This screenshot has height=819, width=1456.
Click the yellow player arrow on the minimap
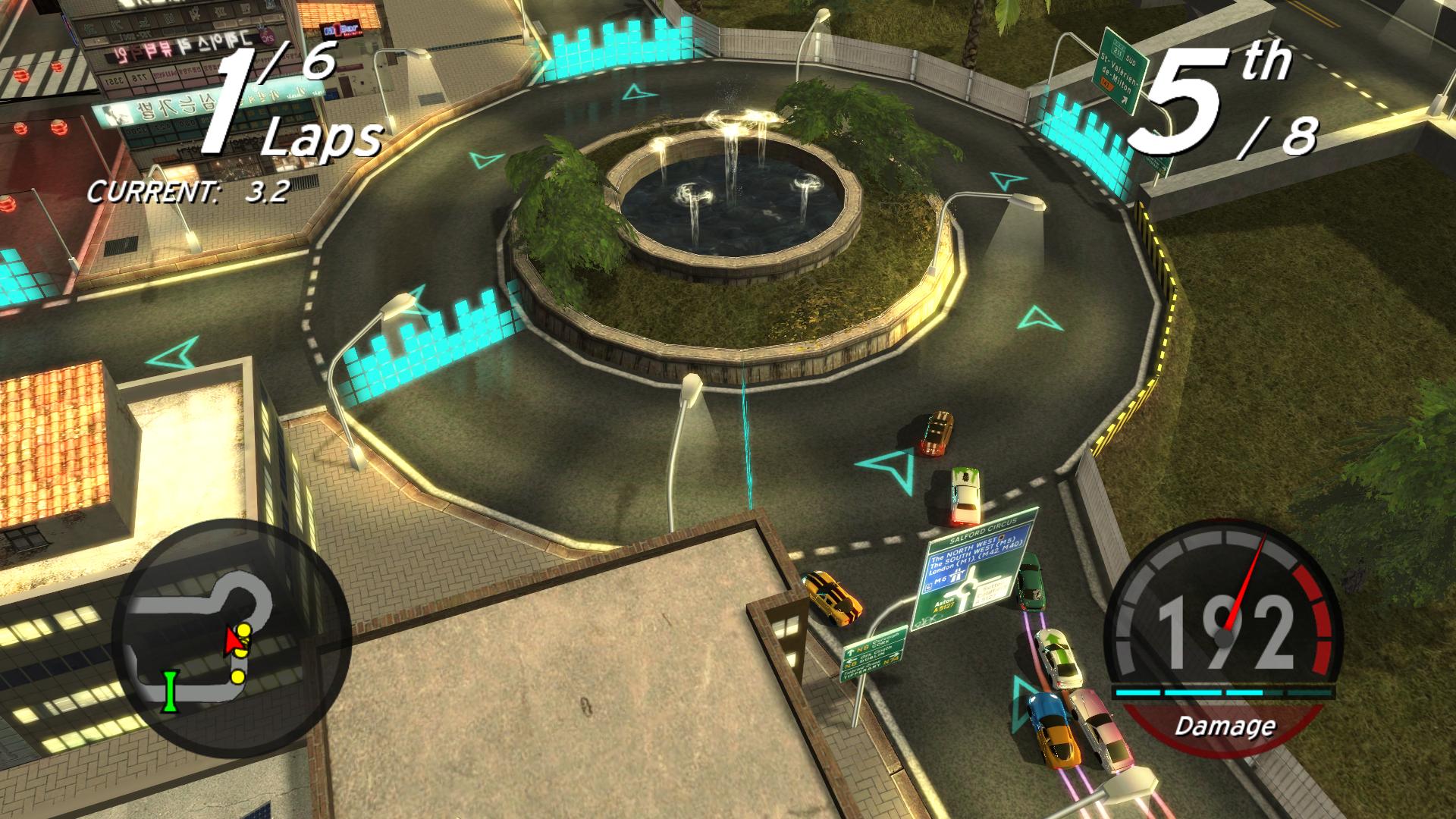[233, 641]
